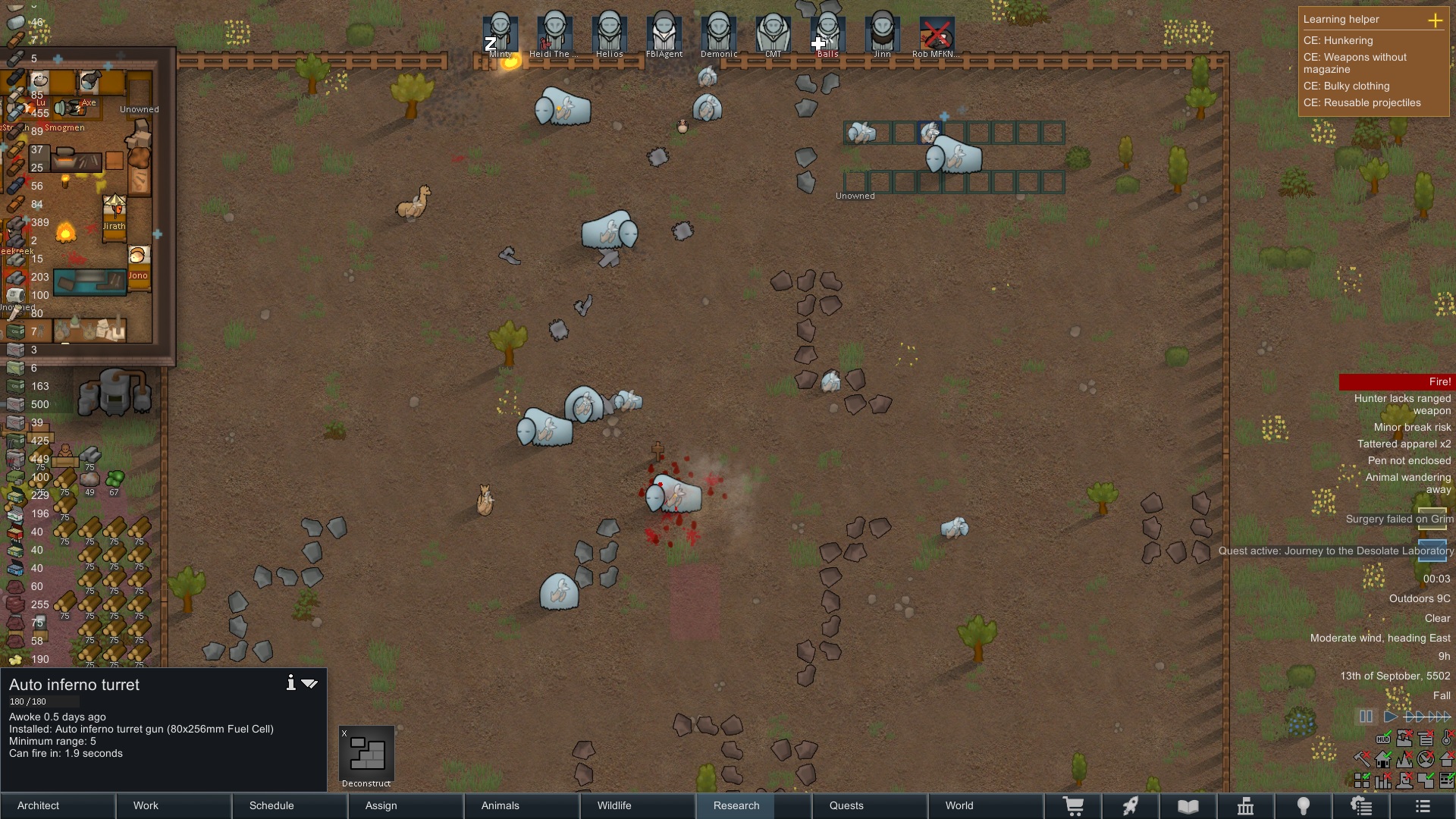Open the shopping cart menu button
The width and height of the screenshot is (1456, 819).
pos(1073,806)
